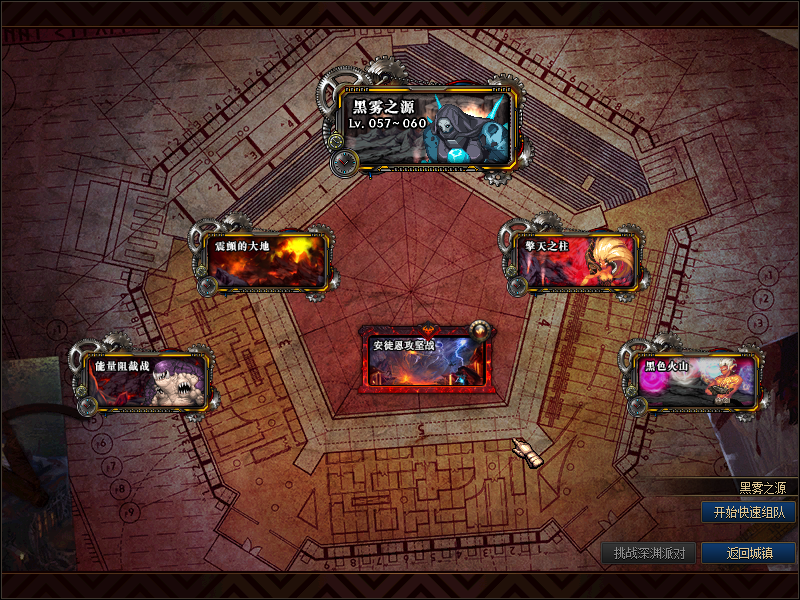Activate the 挑战深渊派对 button
800x600 pixels.
click(648, 553)
